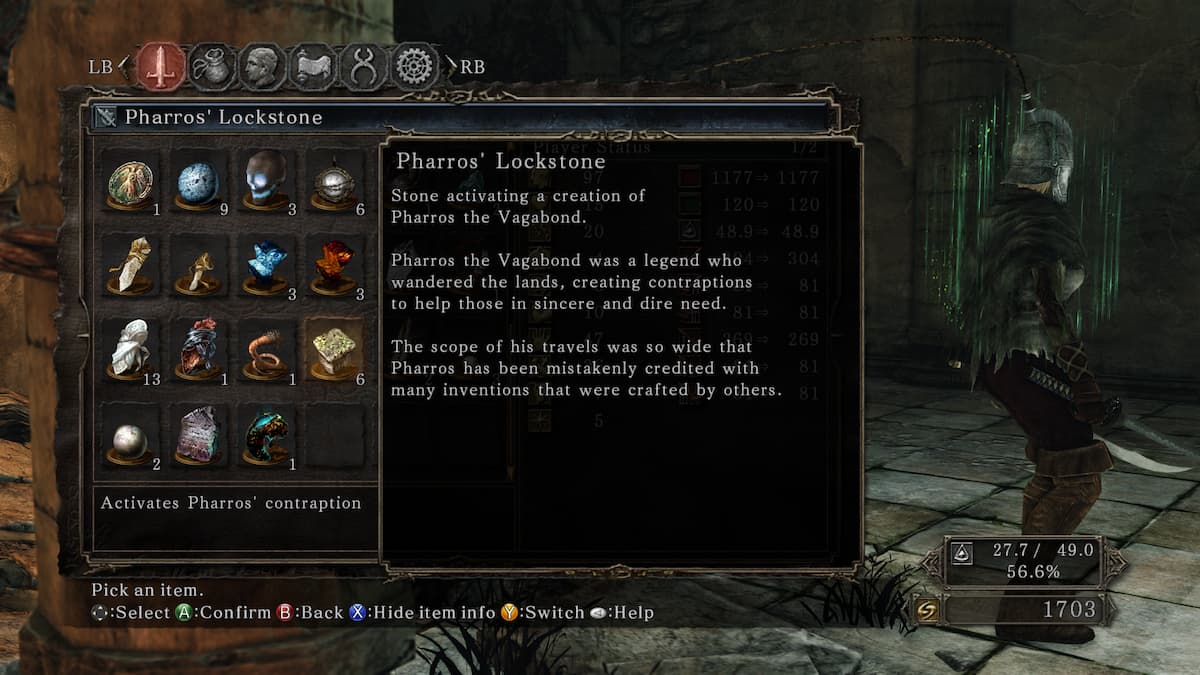Select the speckled blue stone item
1200x675 pixels.
[199, 184]
